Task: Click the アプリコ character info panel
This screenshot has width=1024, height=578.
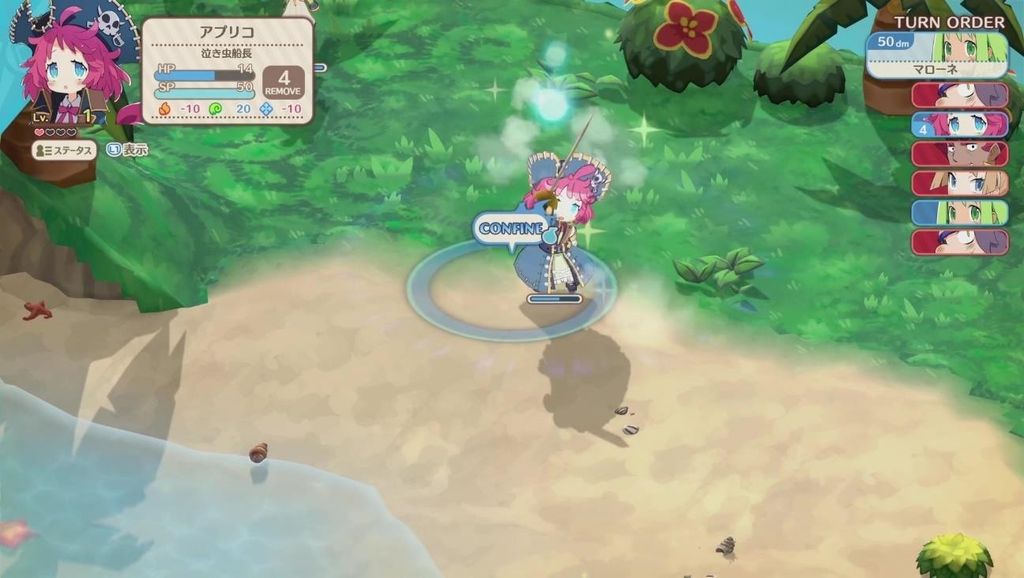Action: [x=227, y=70]
